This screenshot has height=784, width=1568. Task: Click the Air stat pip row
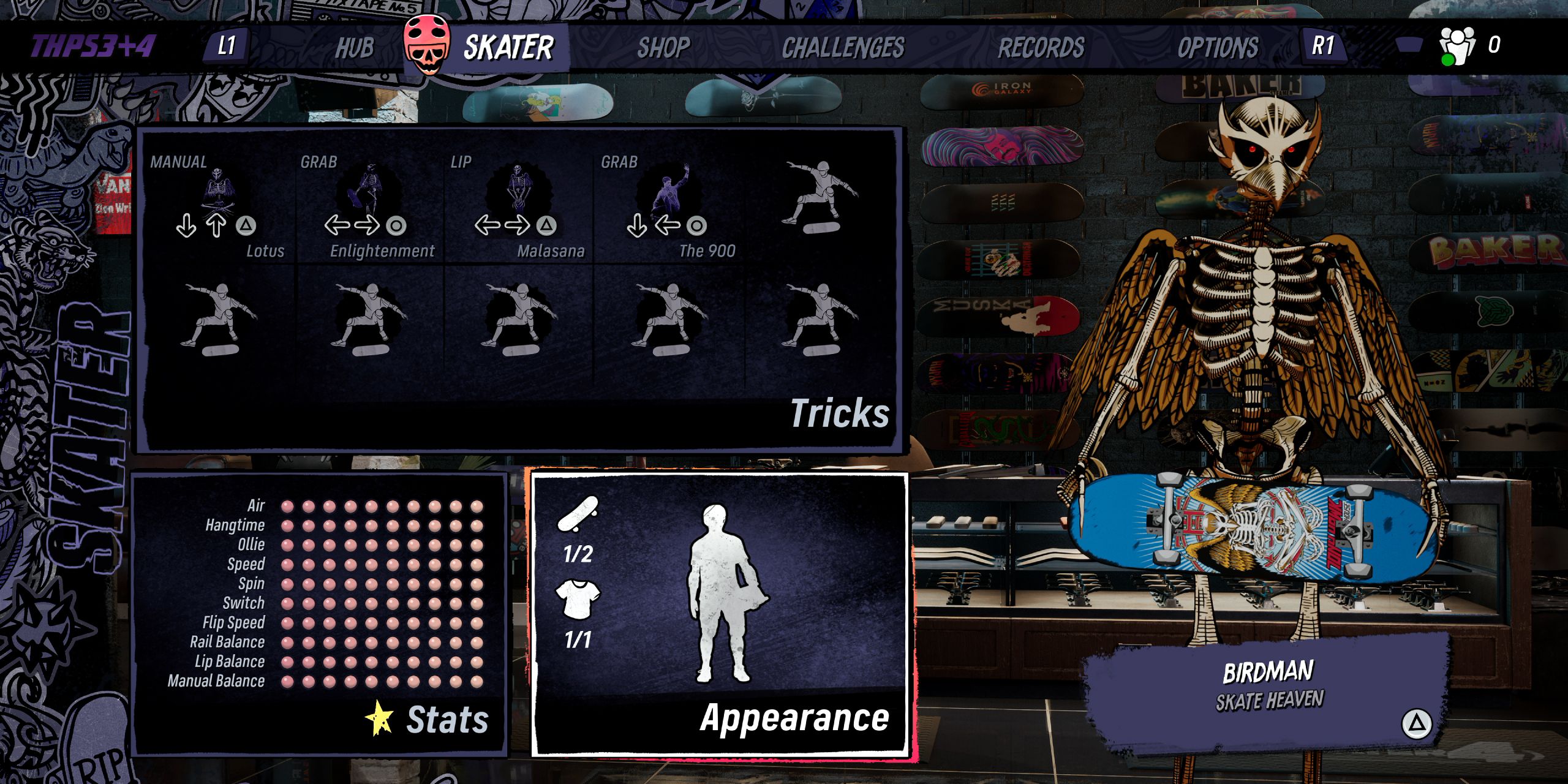pos(380,507)
